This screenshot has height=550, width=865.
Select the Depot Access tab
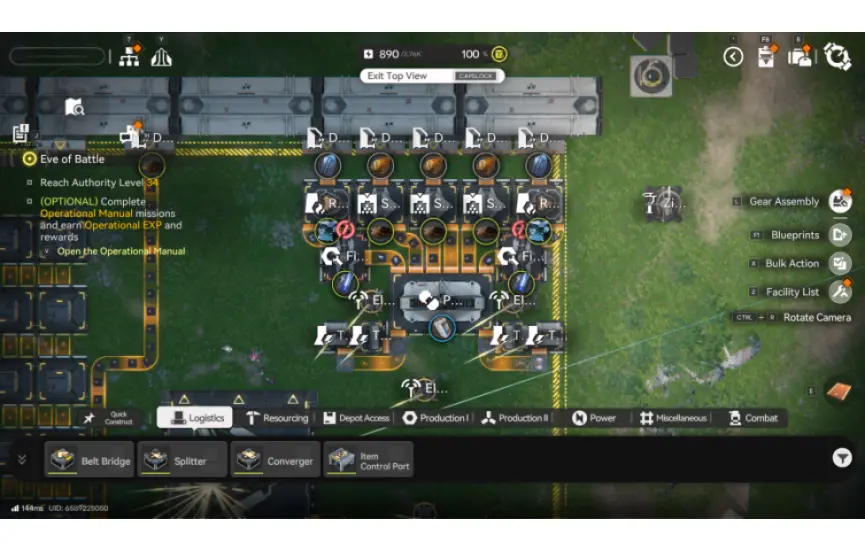(356, 418)
